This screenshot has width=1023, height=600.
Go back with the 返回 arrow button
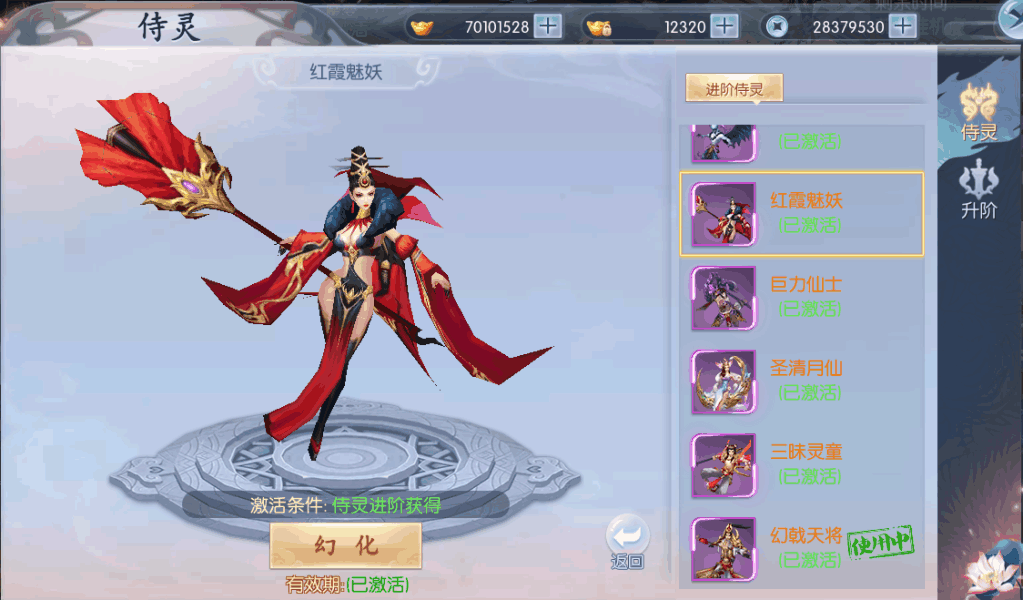pyautogui.click(x=627, y=542)
